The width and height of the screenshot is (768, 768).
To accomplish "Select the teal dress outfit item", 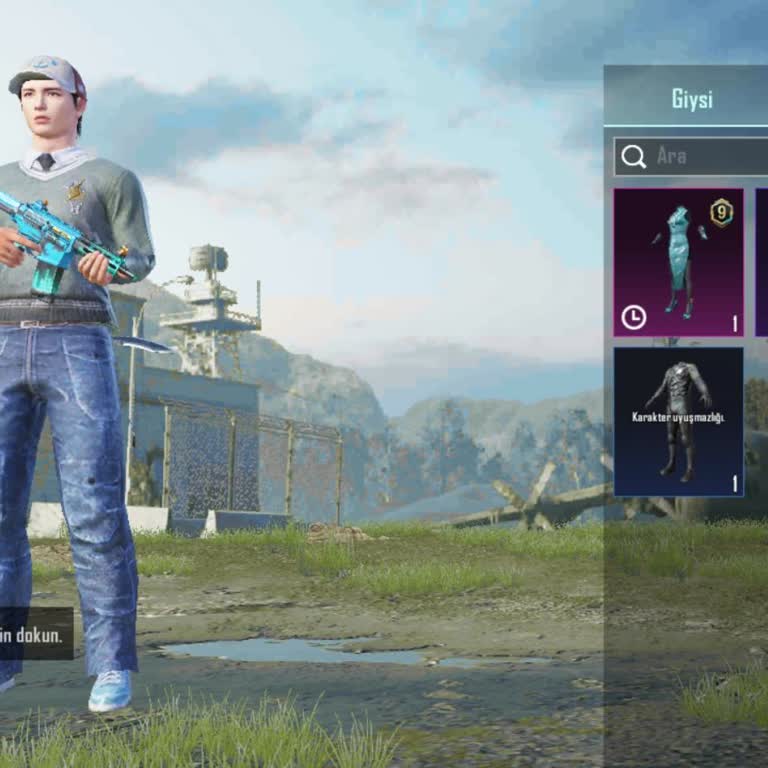I will pyautogui.click(x=678, y=262).
